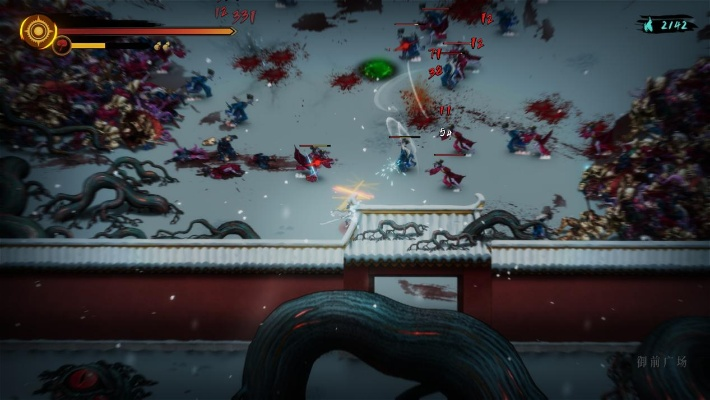710x400 pixels.
Task: Select the small red skill icon
Action: point(62,45)
